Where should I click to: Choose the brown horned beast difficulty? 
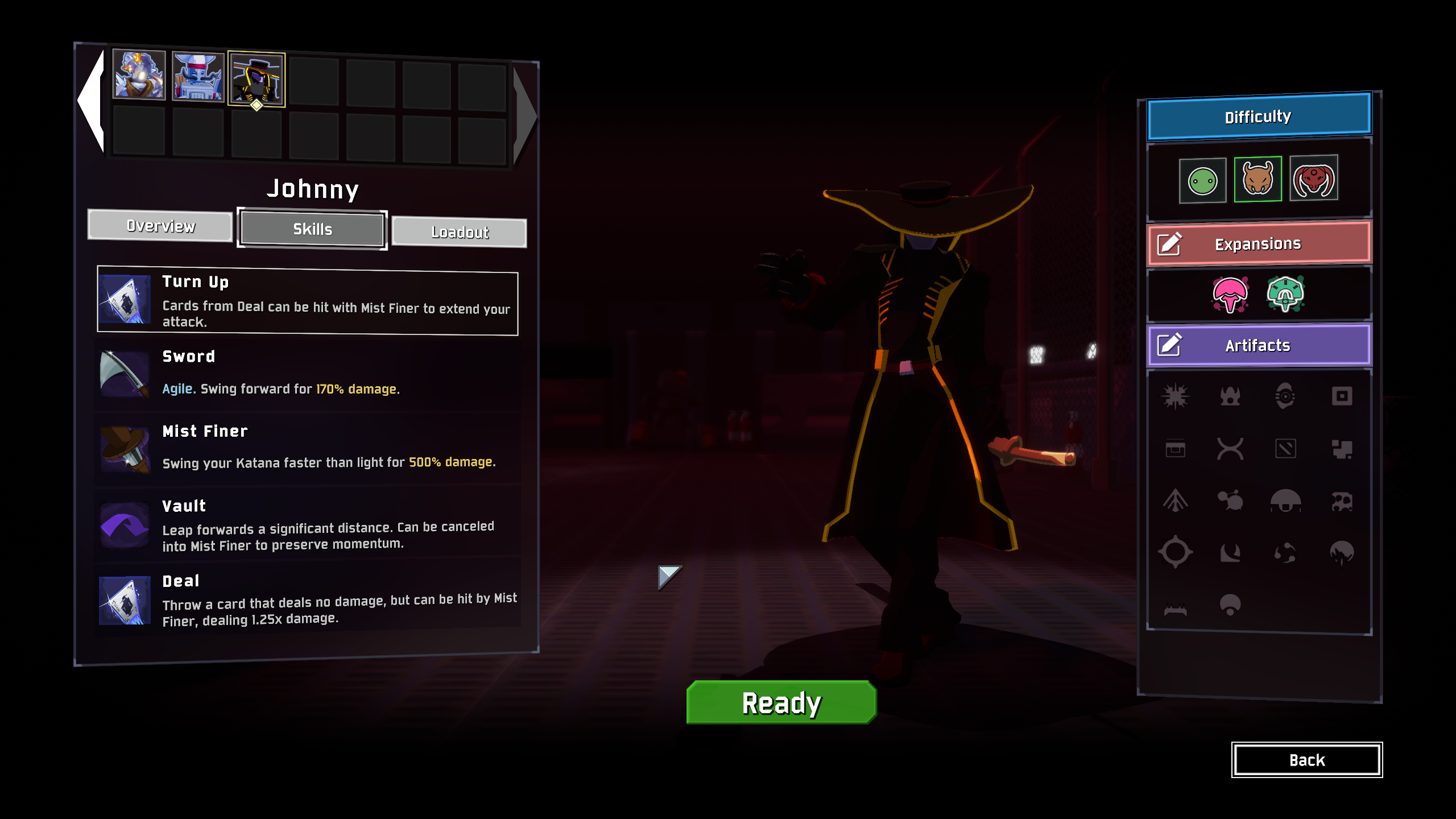click(x=1258, y=179)
